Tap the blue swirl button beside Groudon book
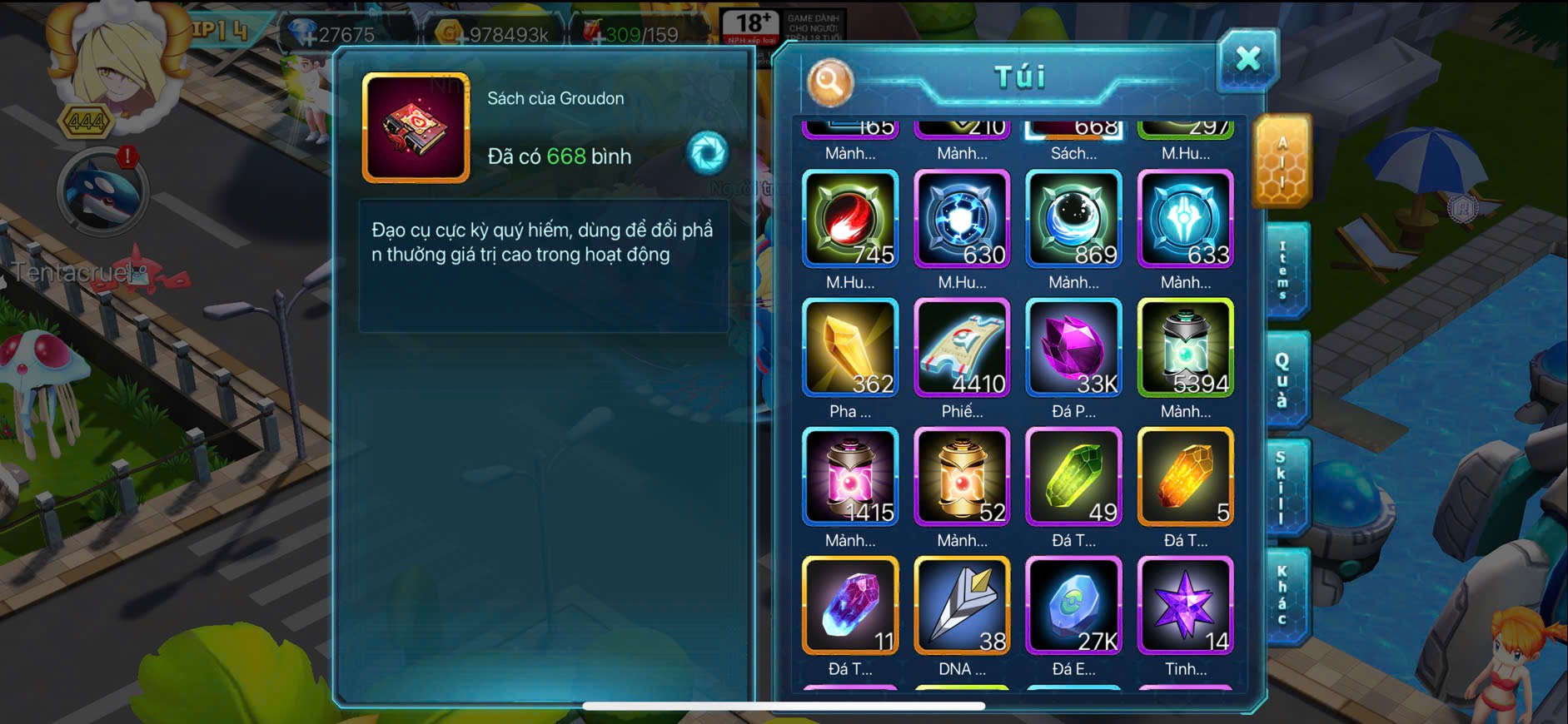Screen dimensions: 1568x724 707,153
